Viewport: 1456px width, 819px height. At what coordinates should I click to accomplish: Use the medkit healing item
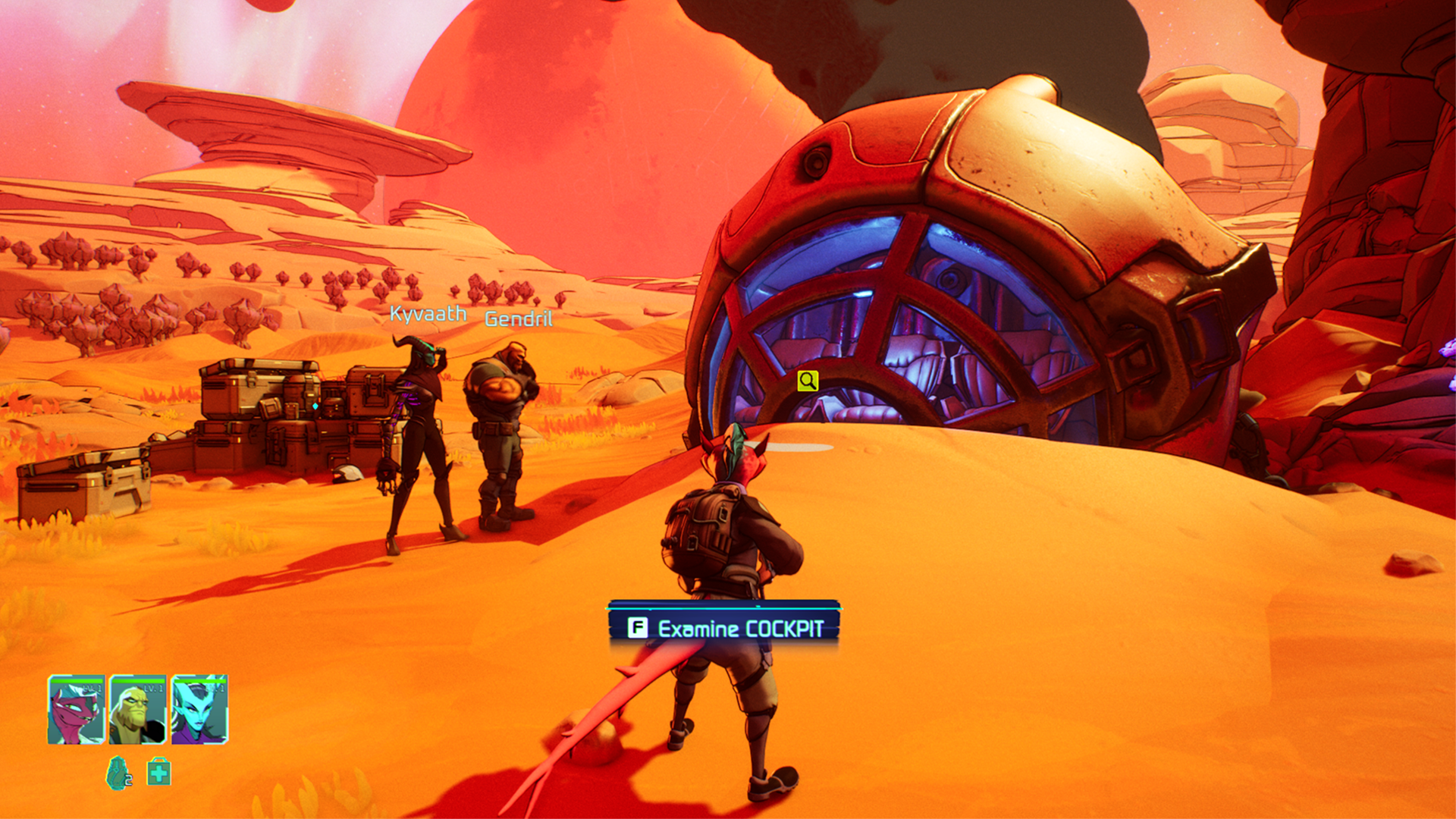coord(158,772)
